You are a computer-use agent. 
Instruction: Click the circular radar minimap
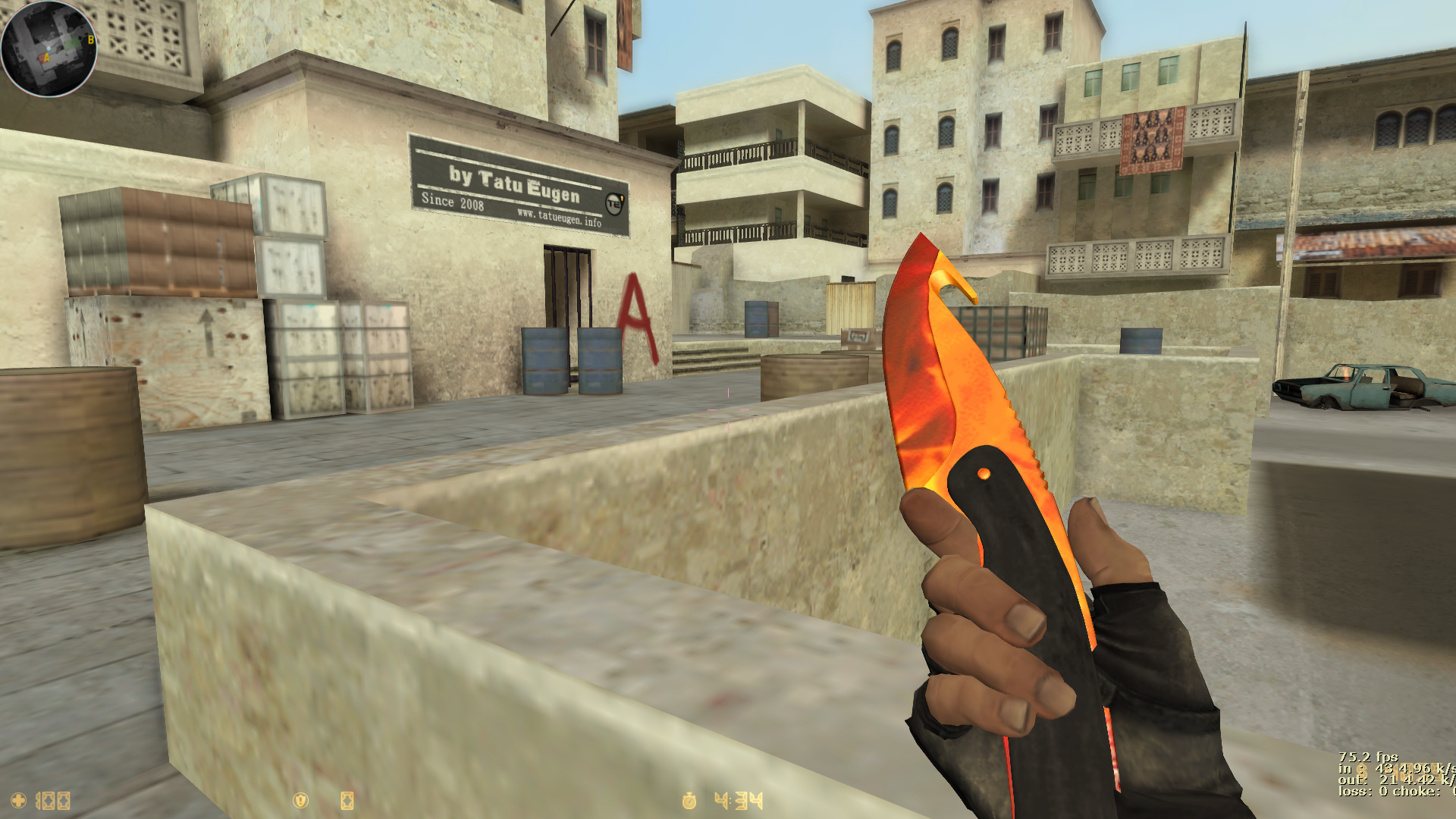click(x=49, y=49)
